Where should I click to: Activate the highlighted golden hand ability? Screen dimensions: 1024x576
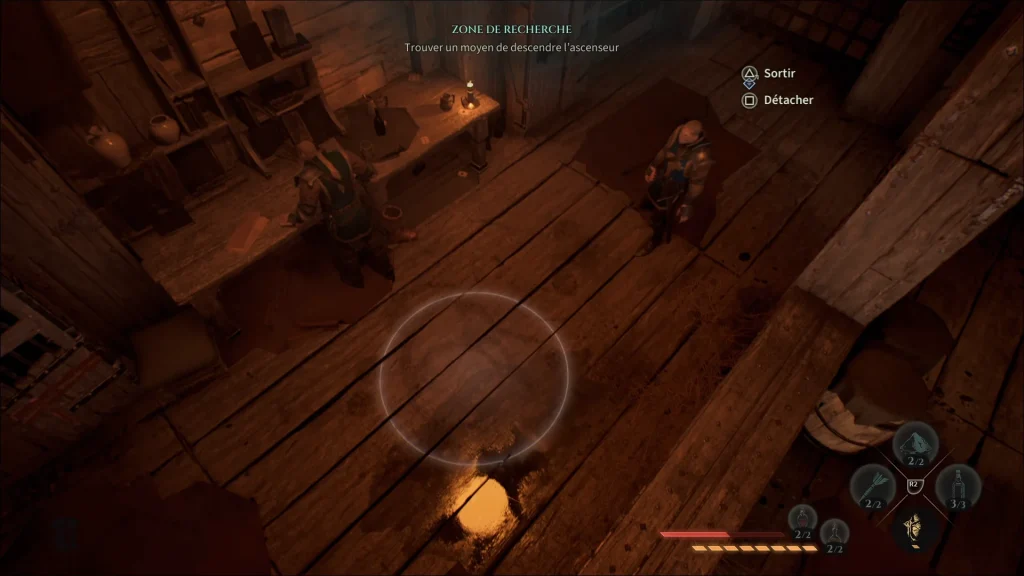913,527
